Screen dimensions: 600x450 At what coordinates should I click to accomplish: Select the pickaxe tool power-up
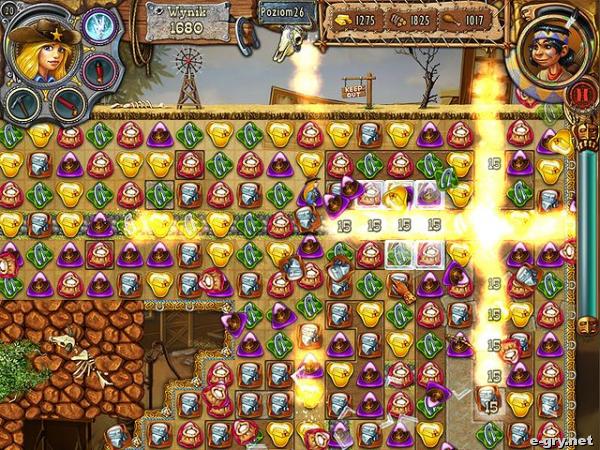(x=22, y=102)
